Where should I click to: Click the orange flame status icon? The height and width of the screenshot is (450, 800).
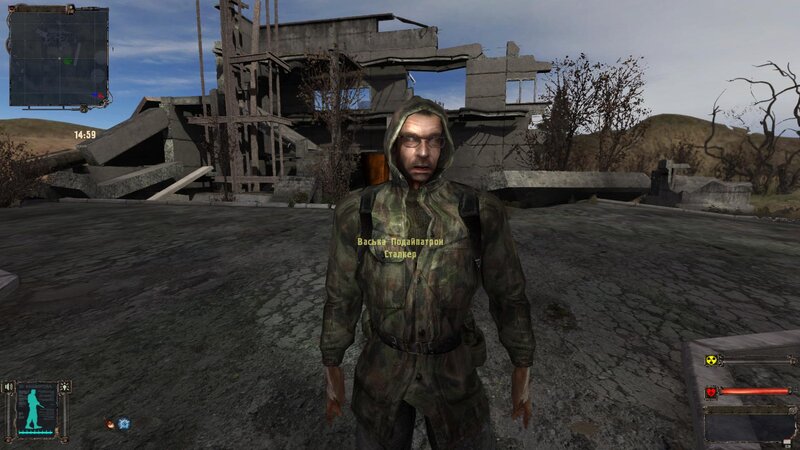pyautogui.click(x=109, y=424)
